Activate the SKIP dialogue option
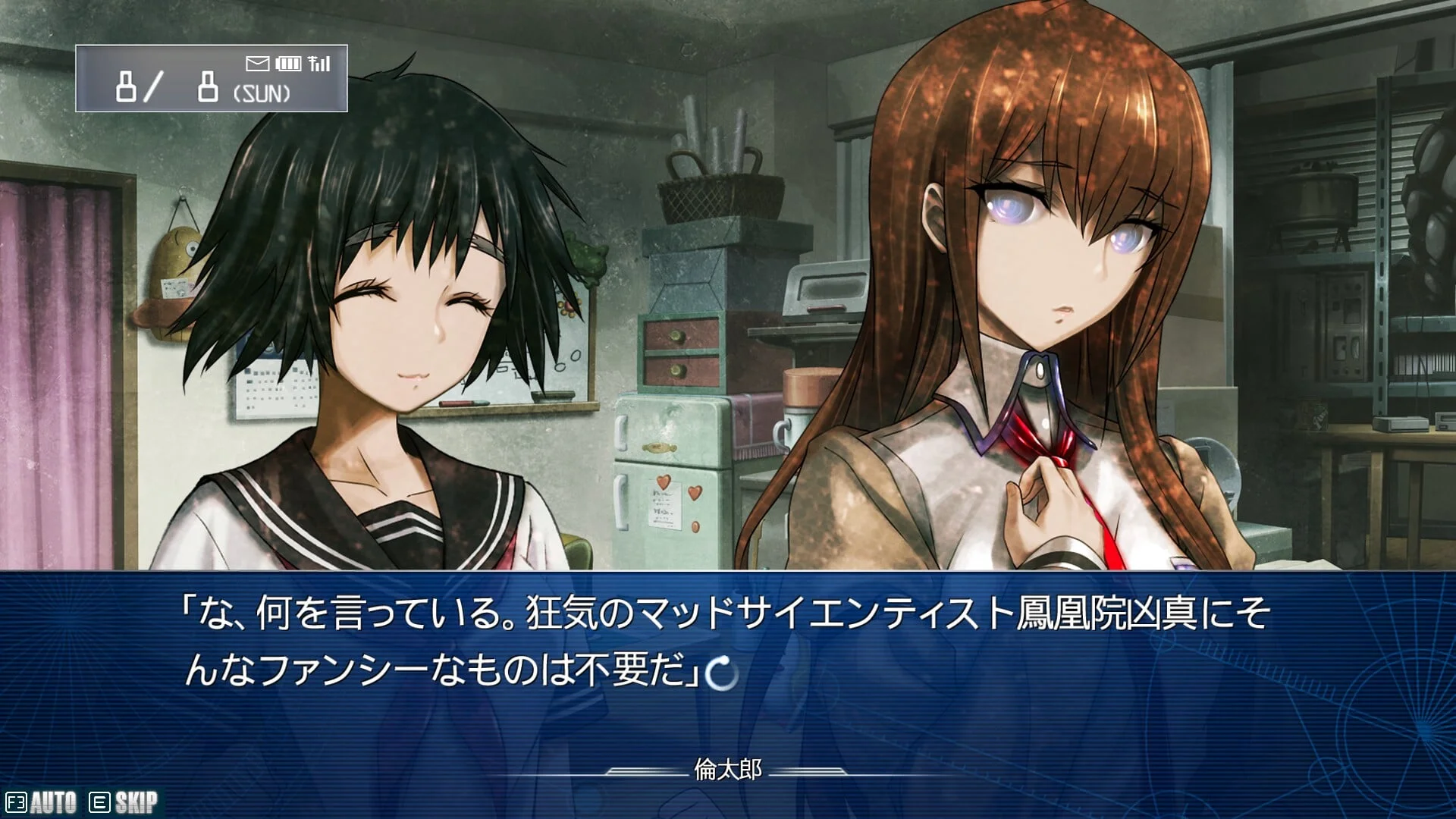 tap(125, 802)
